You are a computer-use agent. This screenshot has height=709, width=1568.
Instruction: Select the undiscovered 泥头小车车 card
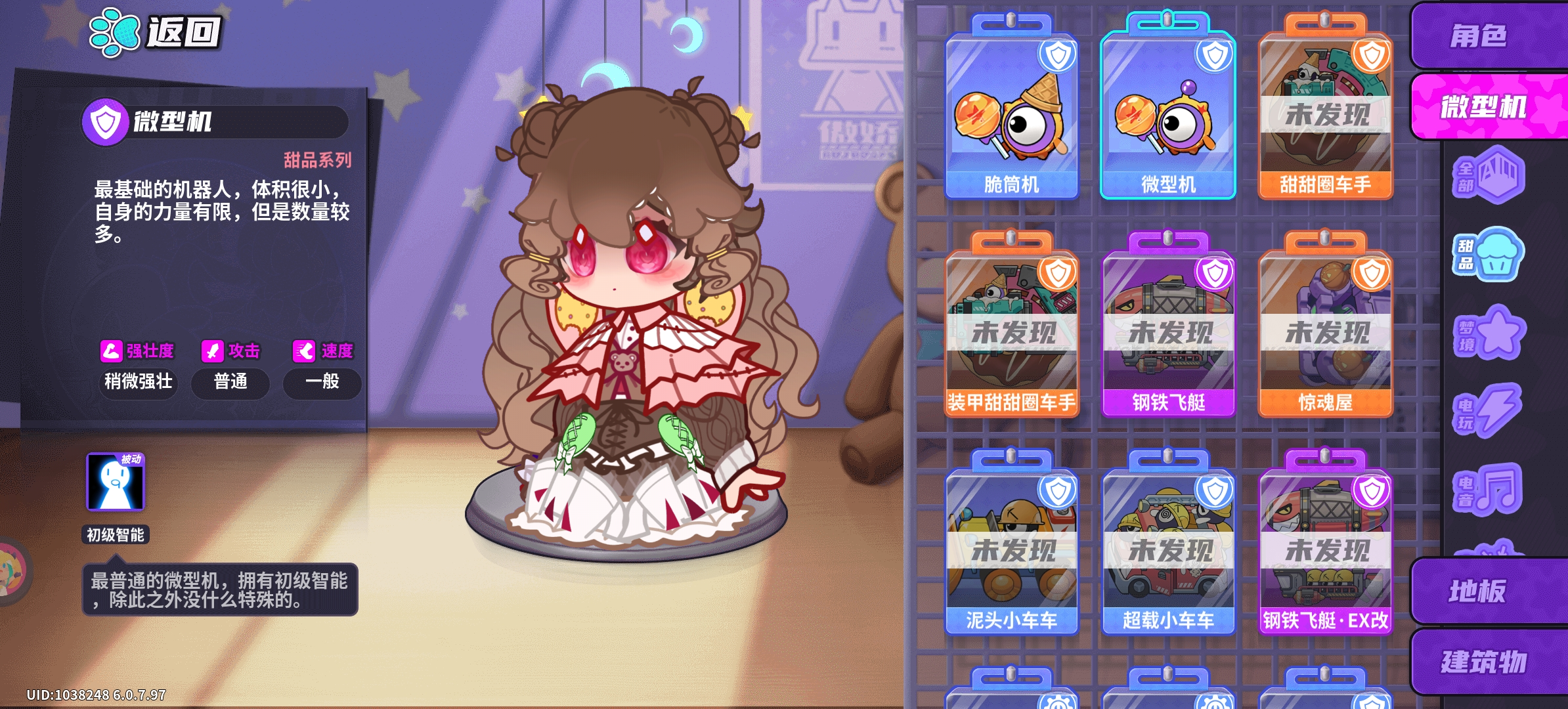coord(1012,551)
